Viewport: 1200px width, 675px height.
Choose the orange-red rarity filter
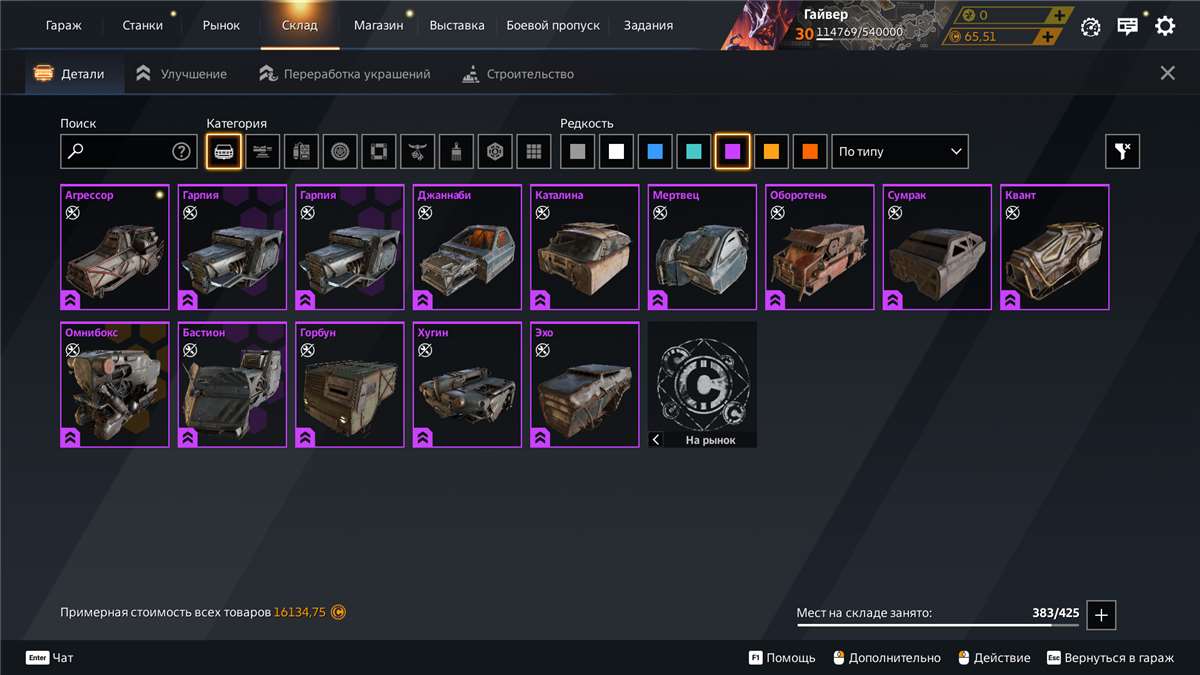click(x=810, y=152)
